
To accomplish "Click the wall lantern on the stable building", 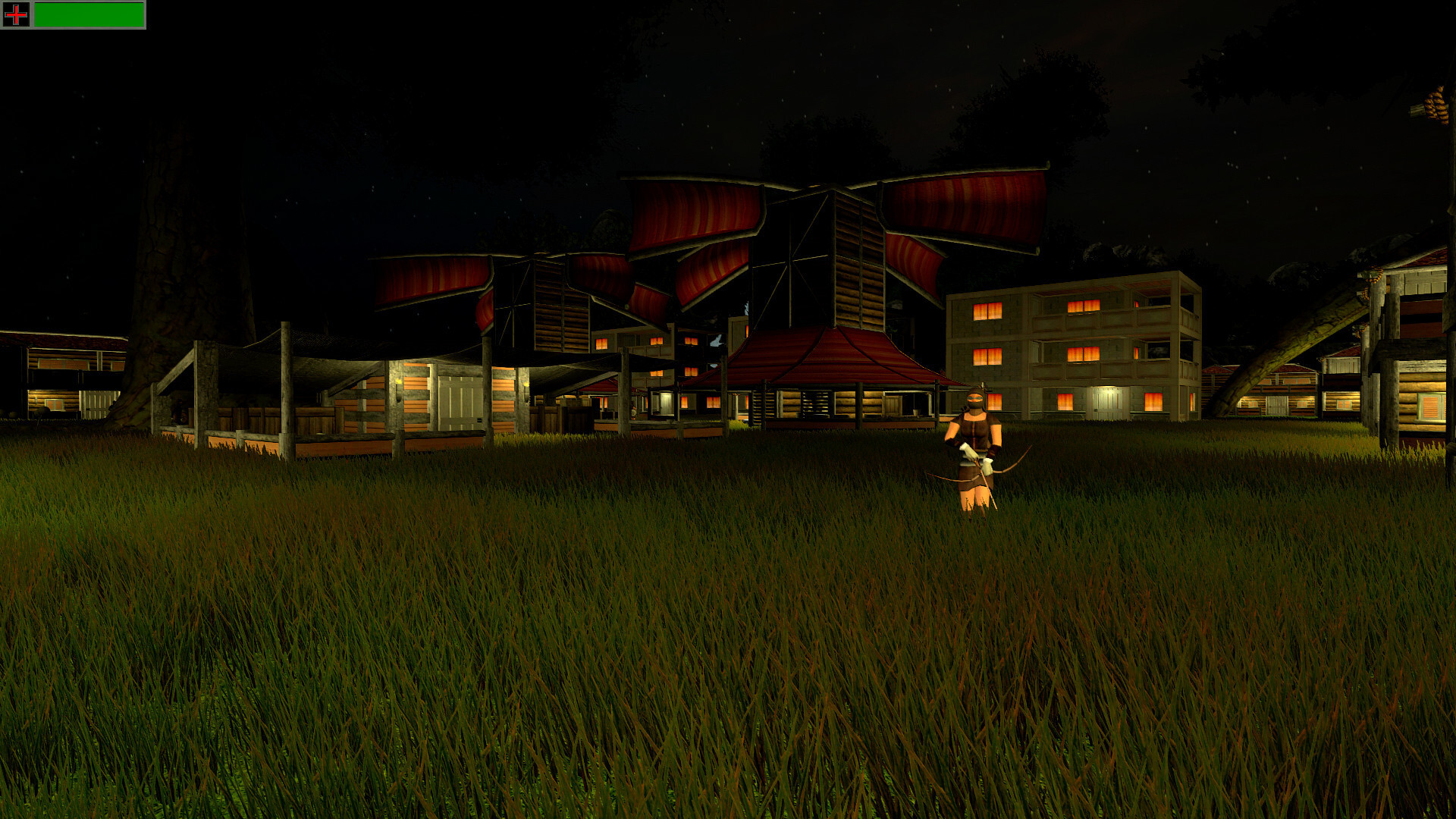I will (x=398, y=383).
